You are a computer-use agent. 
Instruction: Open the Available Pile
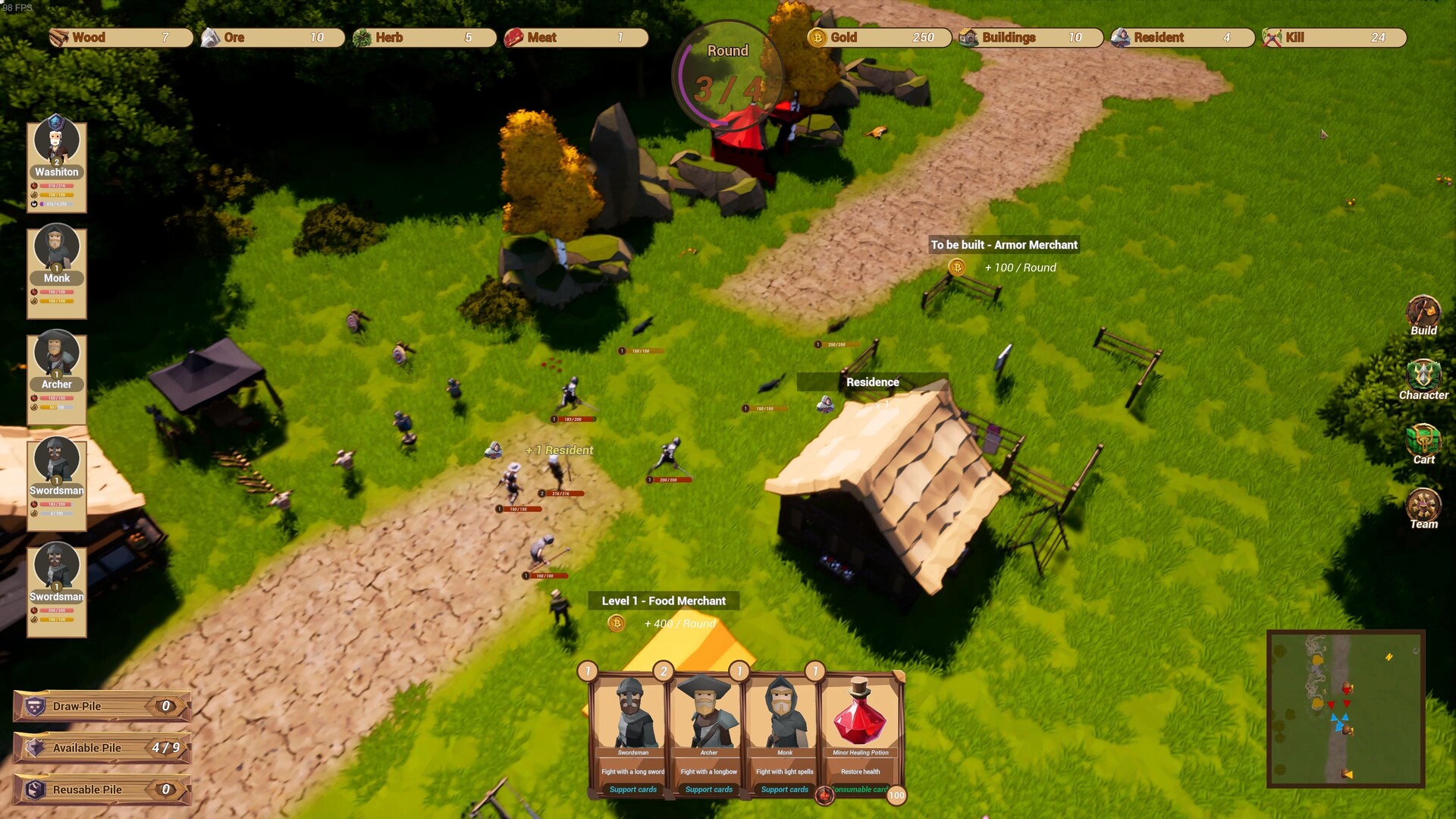(x=102, y=748)
